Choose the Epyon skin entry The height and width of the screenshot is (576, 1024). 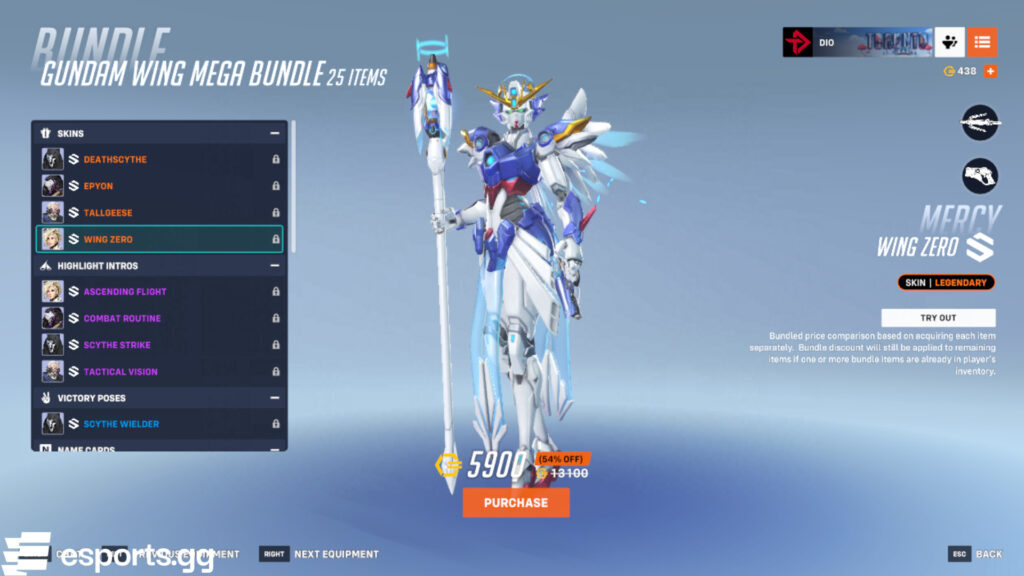tap(160, 186)
